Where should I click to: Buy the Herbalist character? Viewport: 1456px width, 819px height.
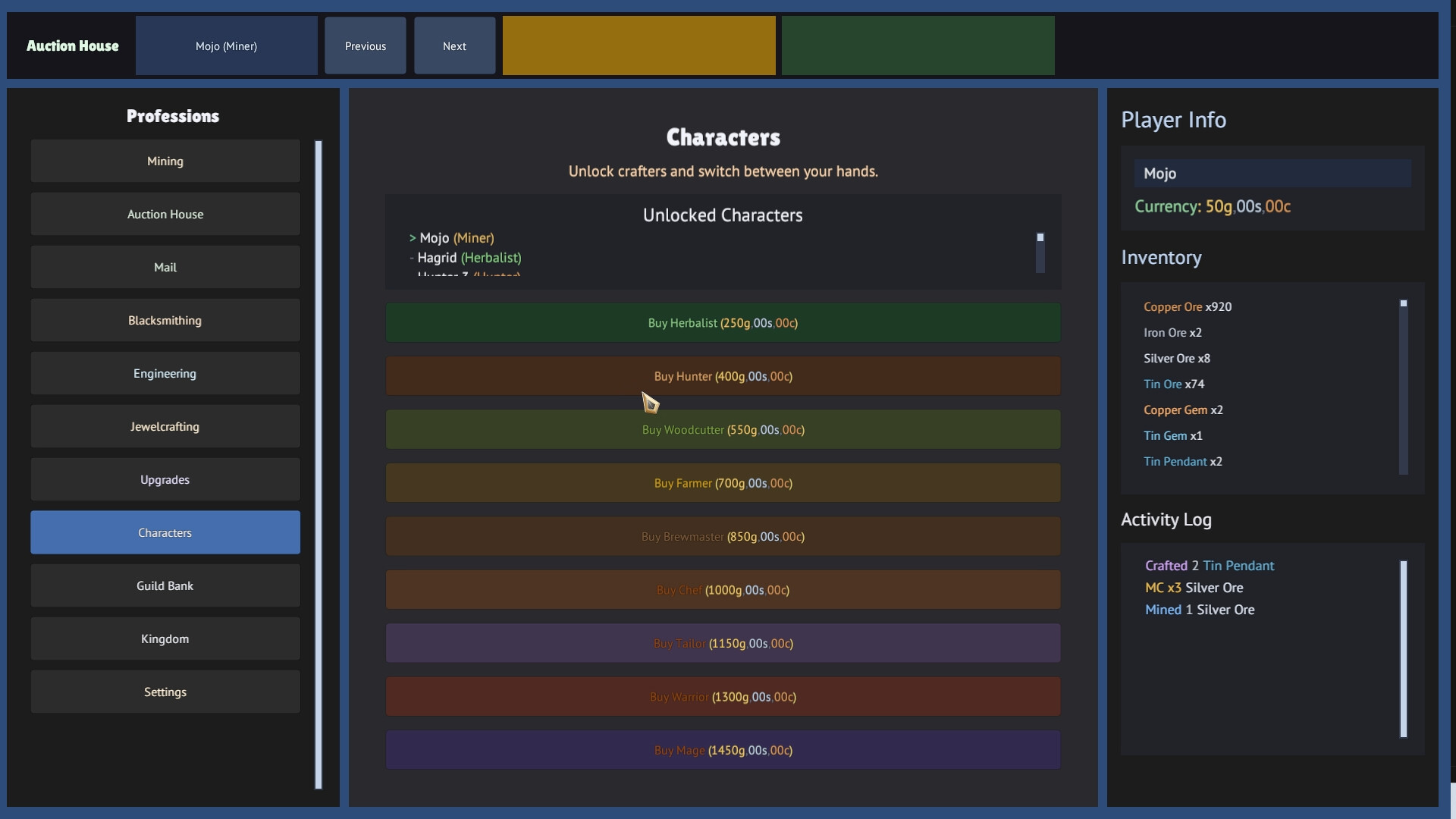click(723, 322)
